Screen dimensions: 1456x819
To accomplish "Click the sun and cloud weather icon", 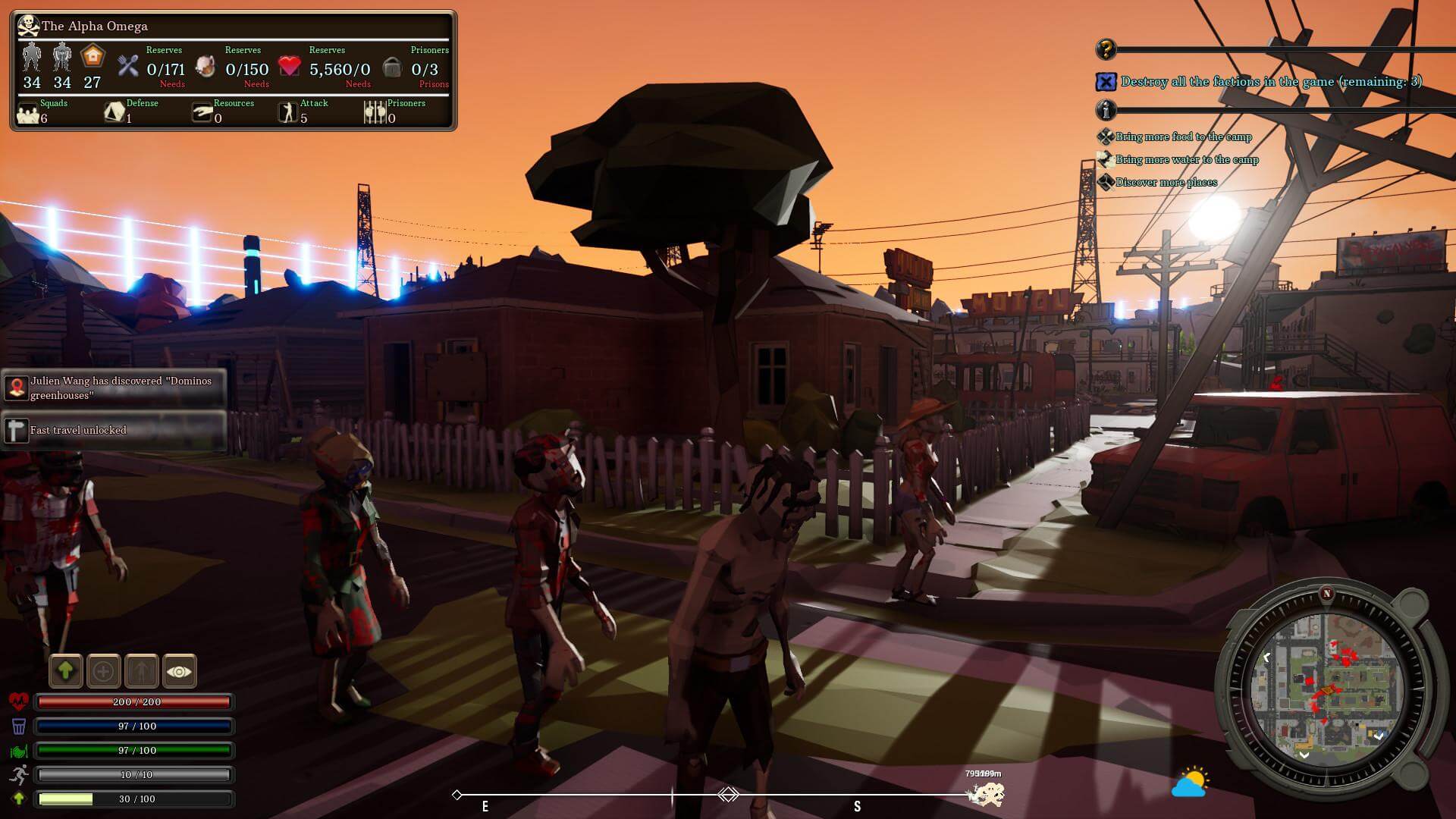I will point(1190,783).
